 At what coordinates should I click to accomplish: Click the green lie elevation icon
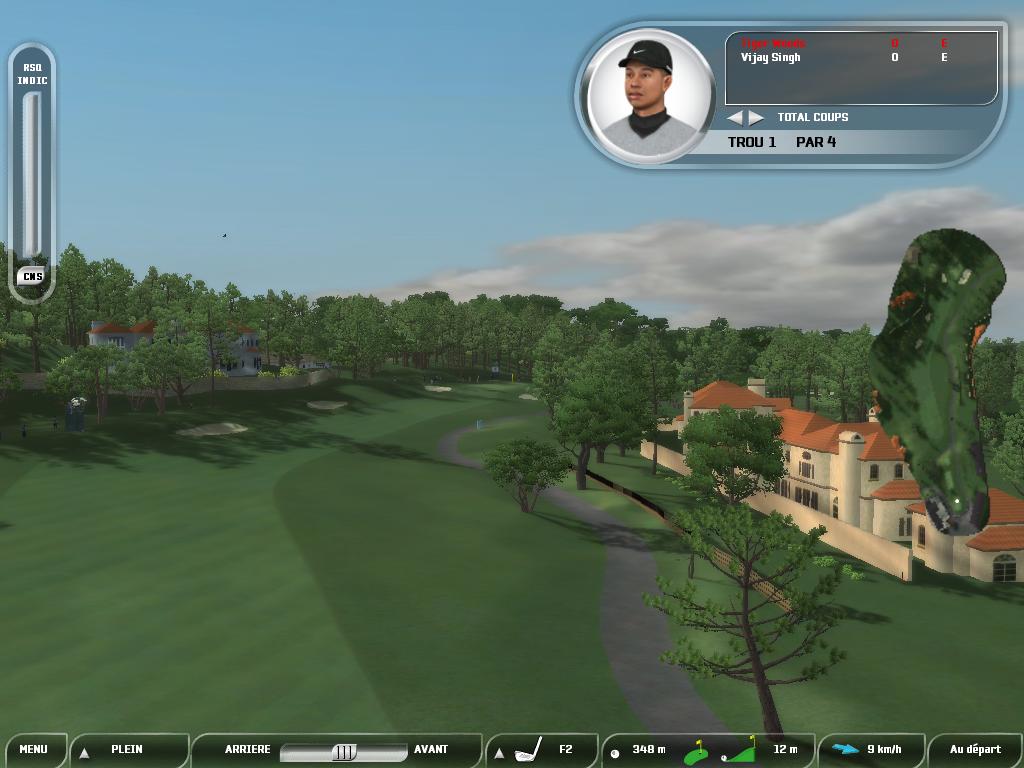[739, 750]
